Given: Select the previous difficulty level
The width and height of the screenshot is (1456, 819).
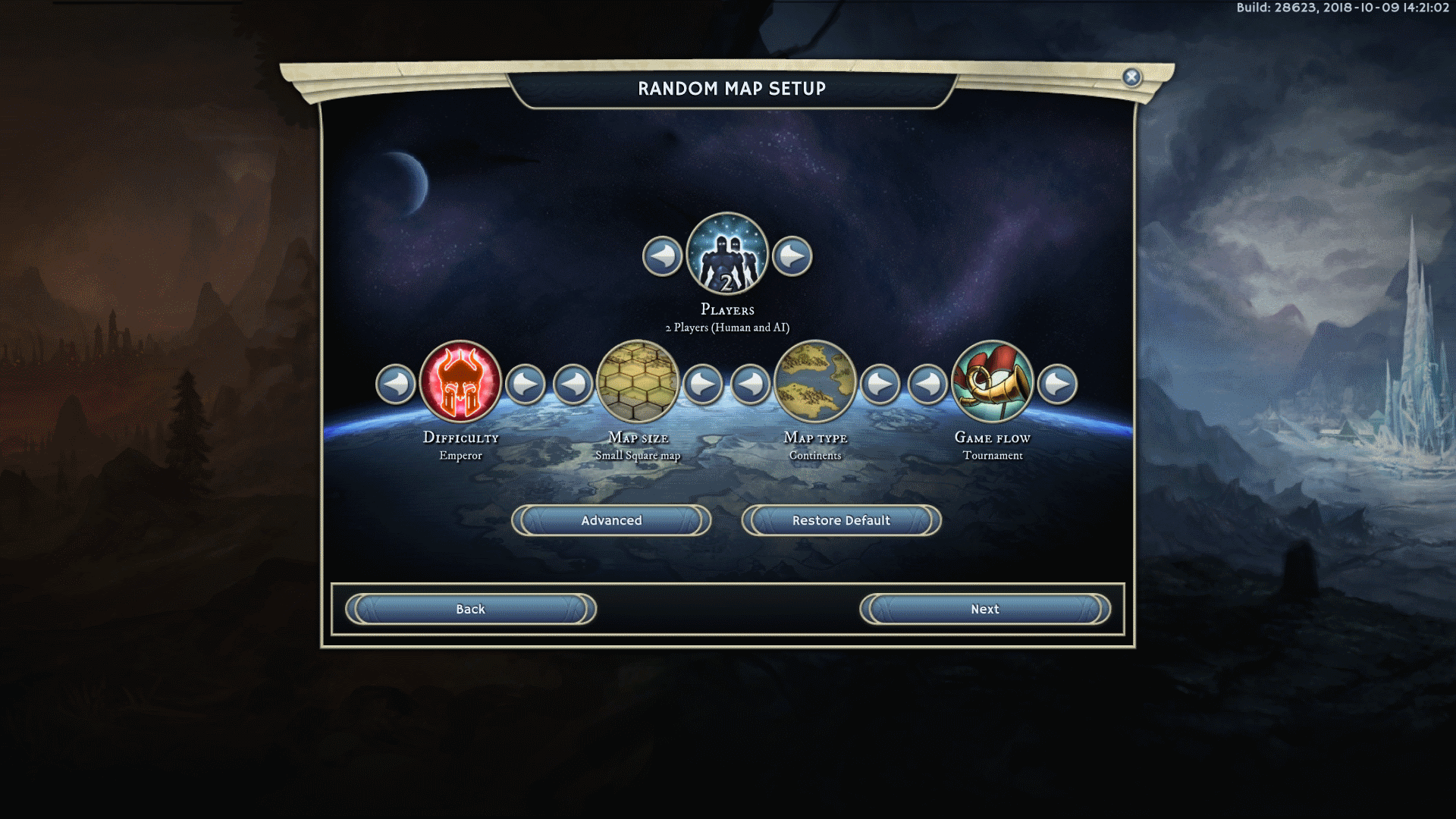Looking at the screenshot, I should point(396,384).
